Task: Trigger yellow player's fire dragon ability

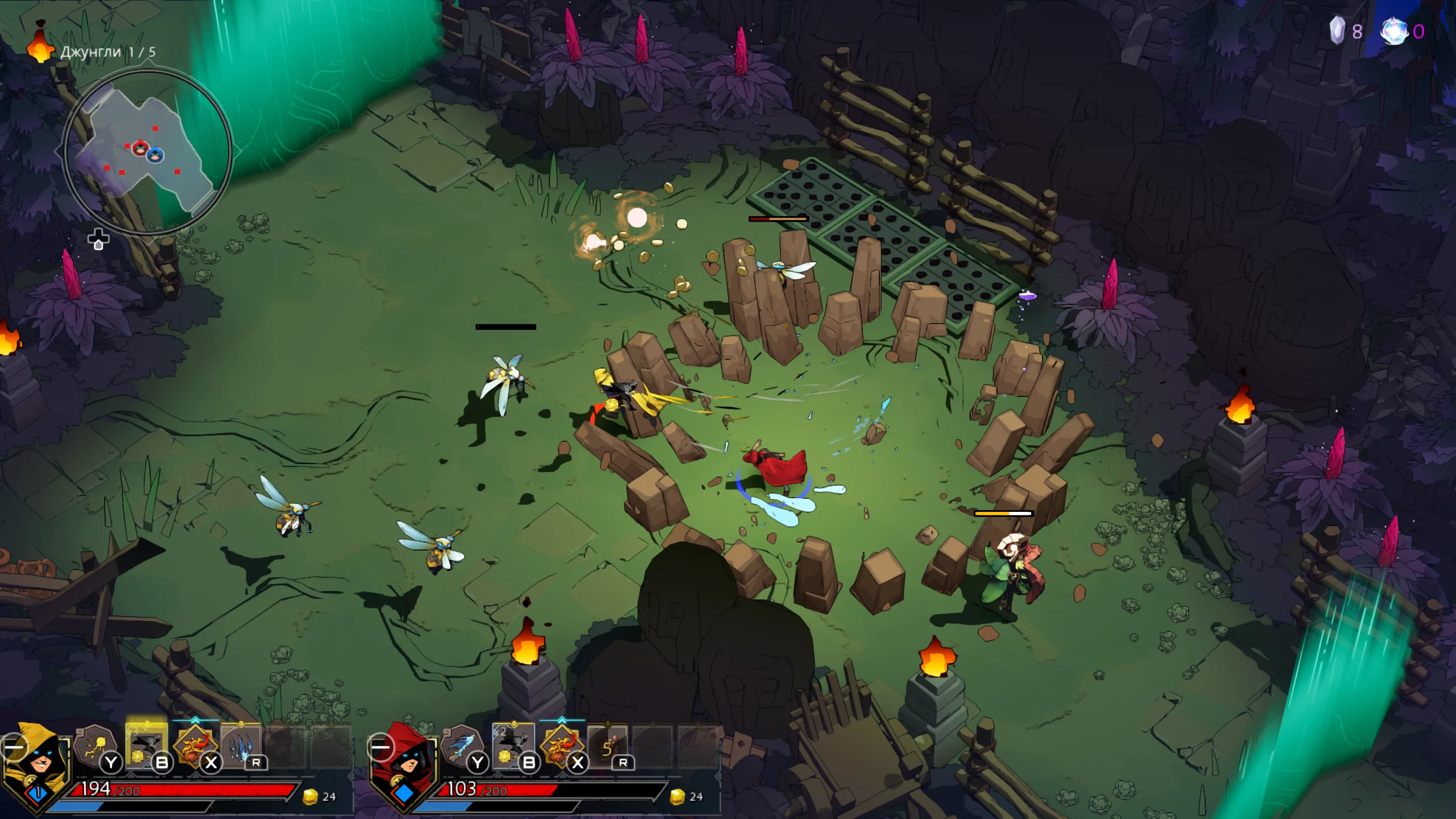Action: [195, 745]
